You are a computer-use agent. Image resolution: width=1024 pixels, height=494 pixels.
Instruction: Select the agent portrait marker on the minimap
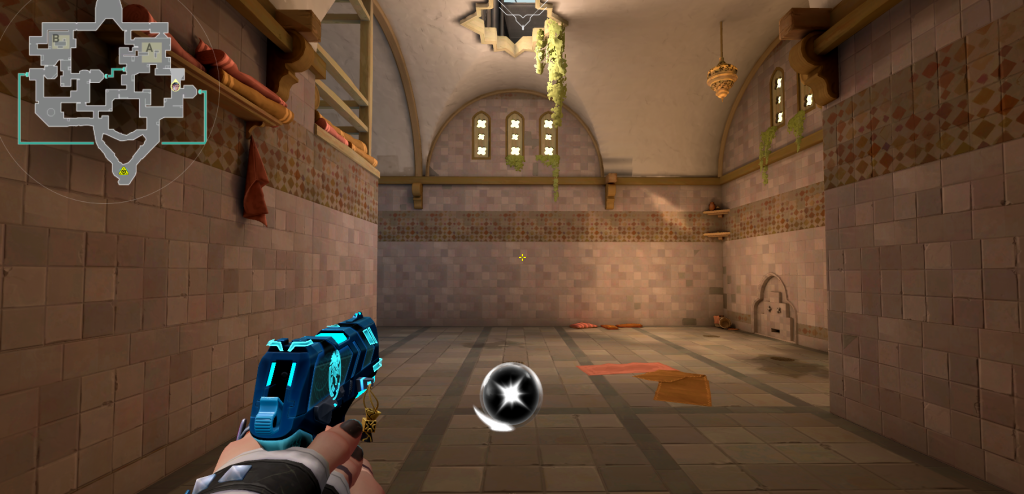coord(176,86)
